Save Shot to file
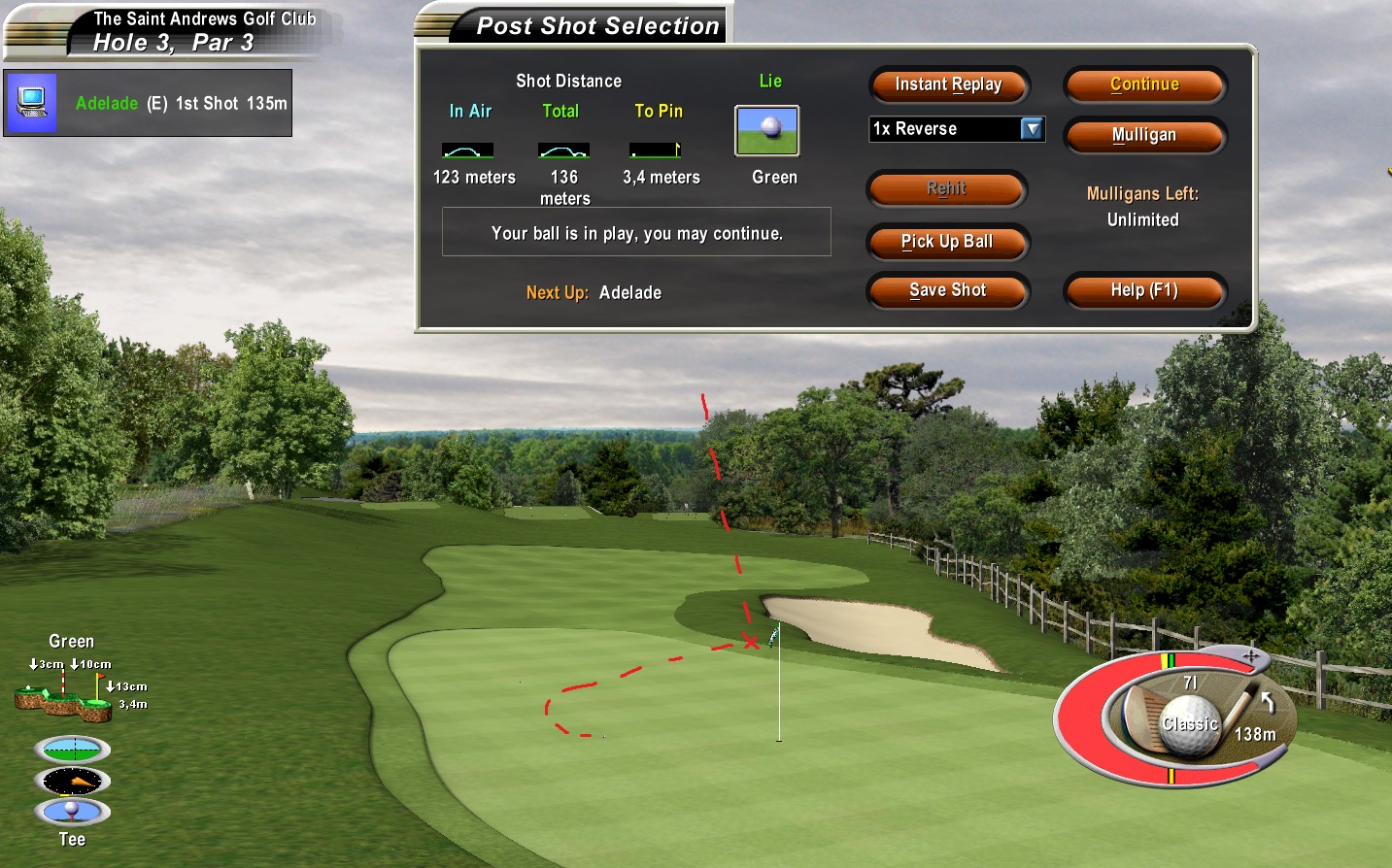Screen dimensions: 1392x868 pos(947,290)
